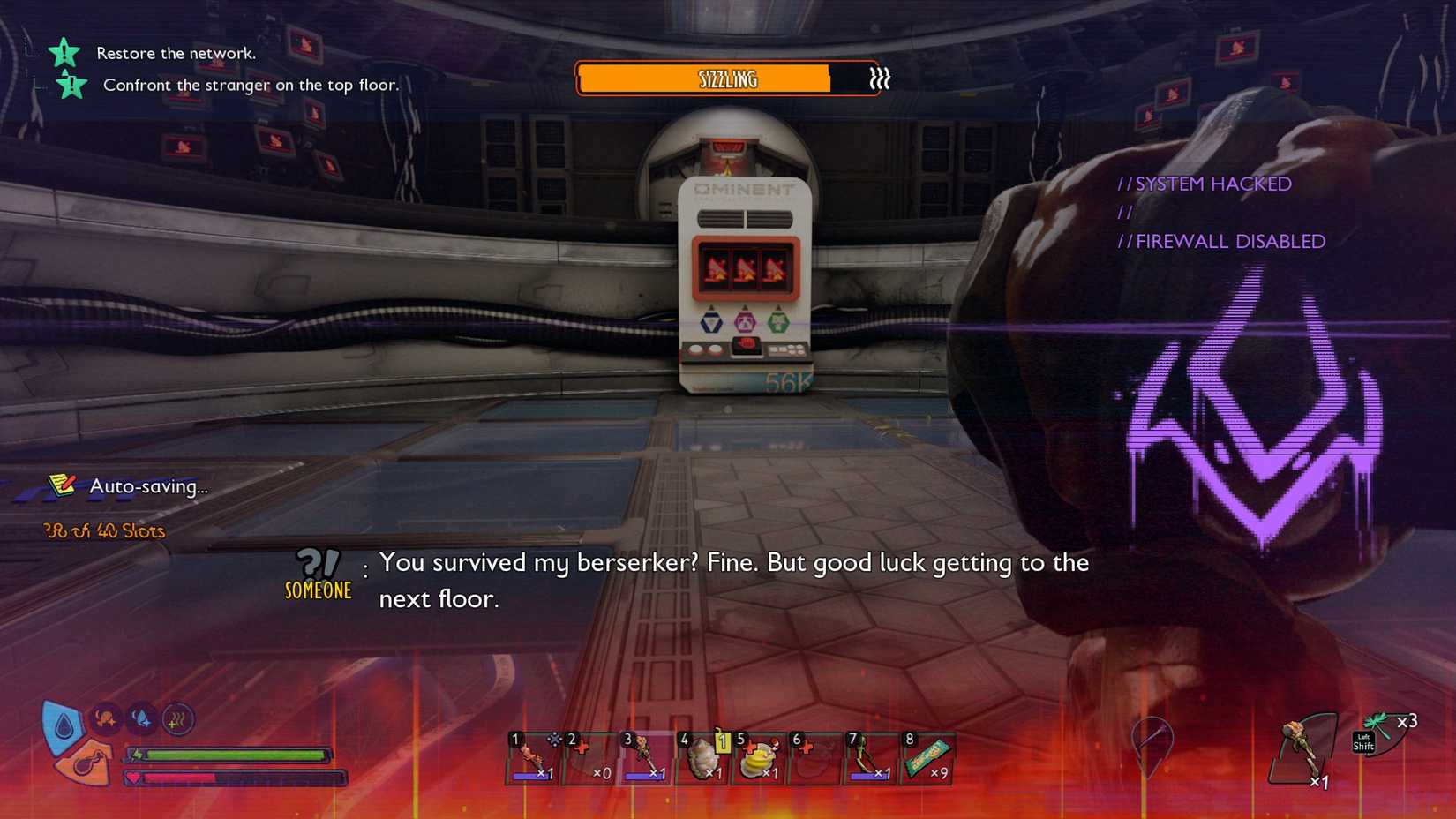Pick the green snack bar in slot 8
This screenshot has height=819, width=1456.
pyautogui.click(x=927, y=758)
